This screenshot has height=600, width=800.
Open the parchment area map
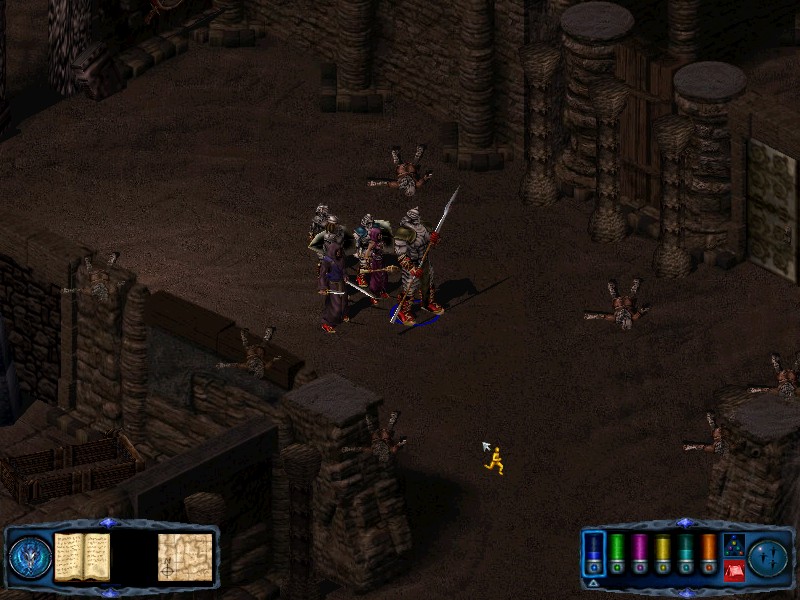click(185, 556)
